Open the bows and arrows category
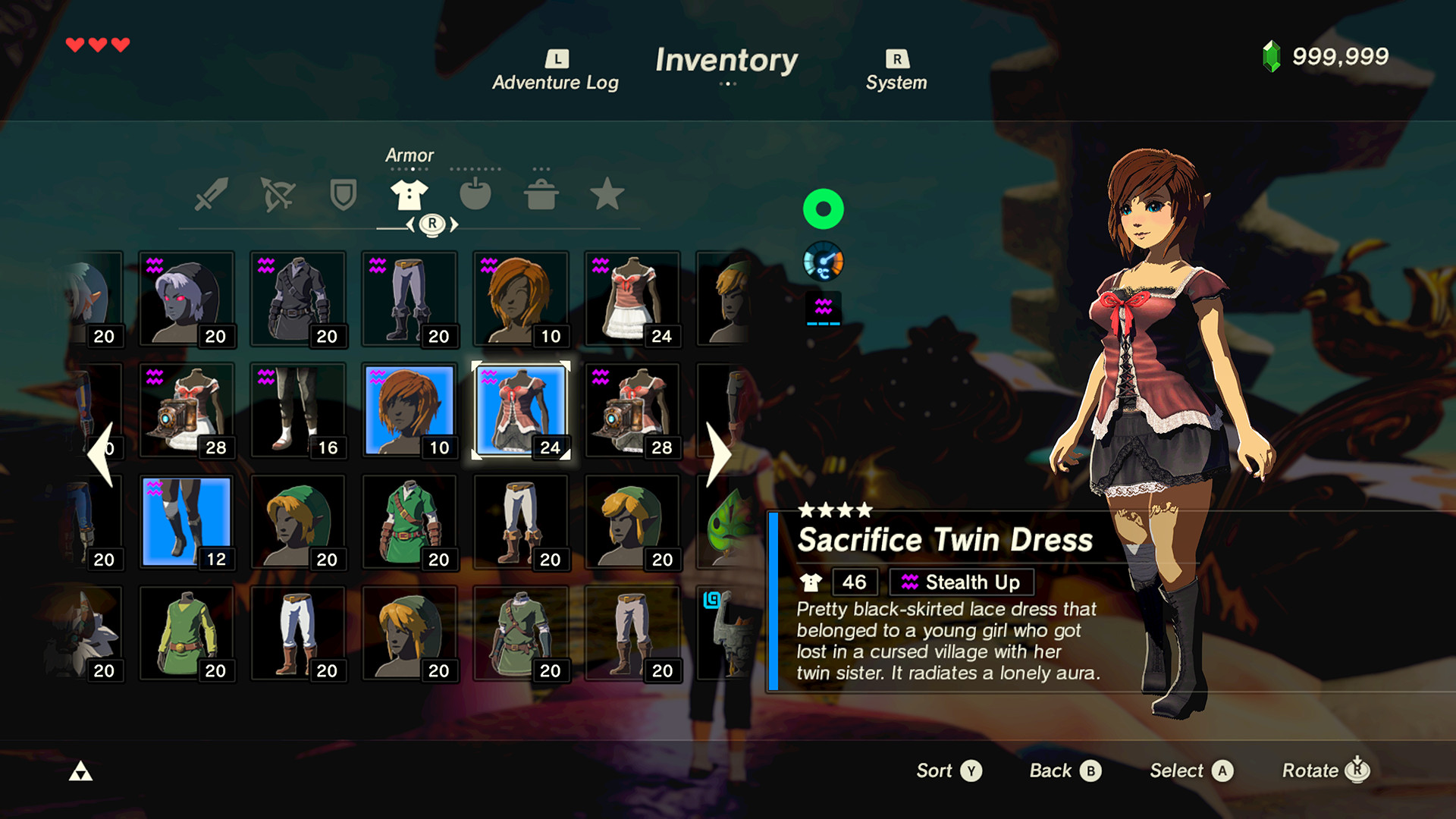The image size is (1456, 819). [x=278, y=195]
